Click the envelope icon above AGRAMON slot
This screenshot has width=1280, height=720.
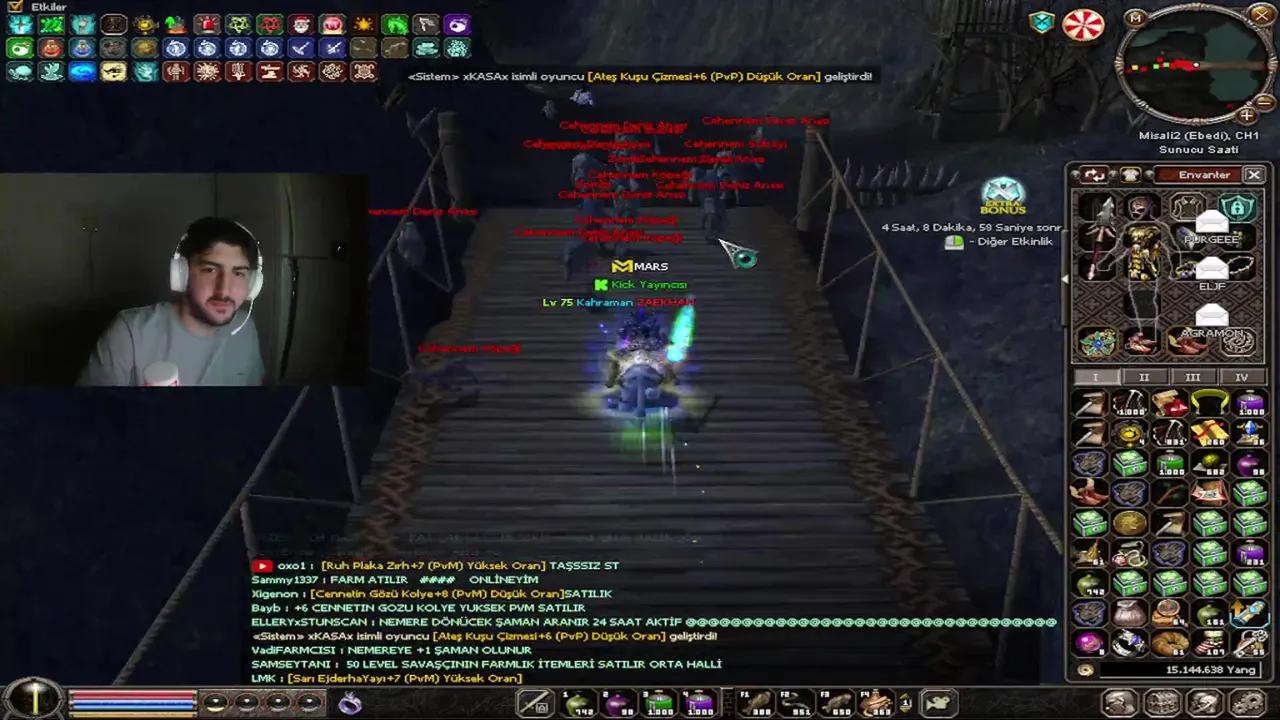[1212, 314]
